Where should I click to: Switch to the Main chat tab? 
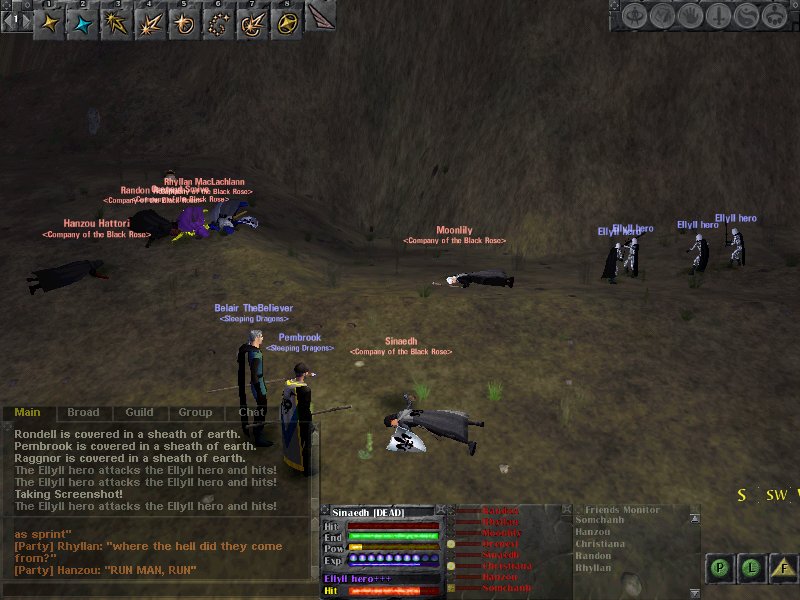[x=27, y=412]
